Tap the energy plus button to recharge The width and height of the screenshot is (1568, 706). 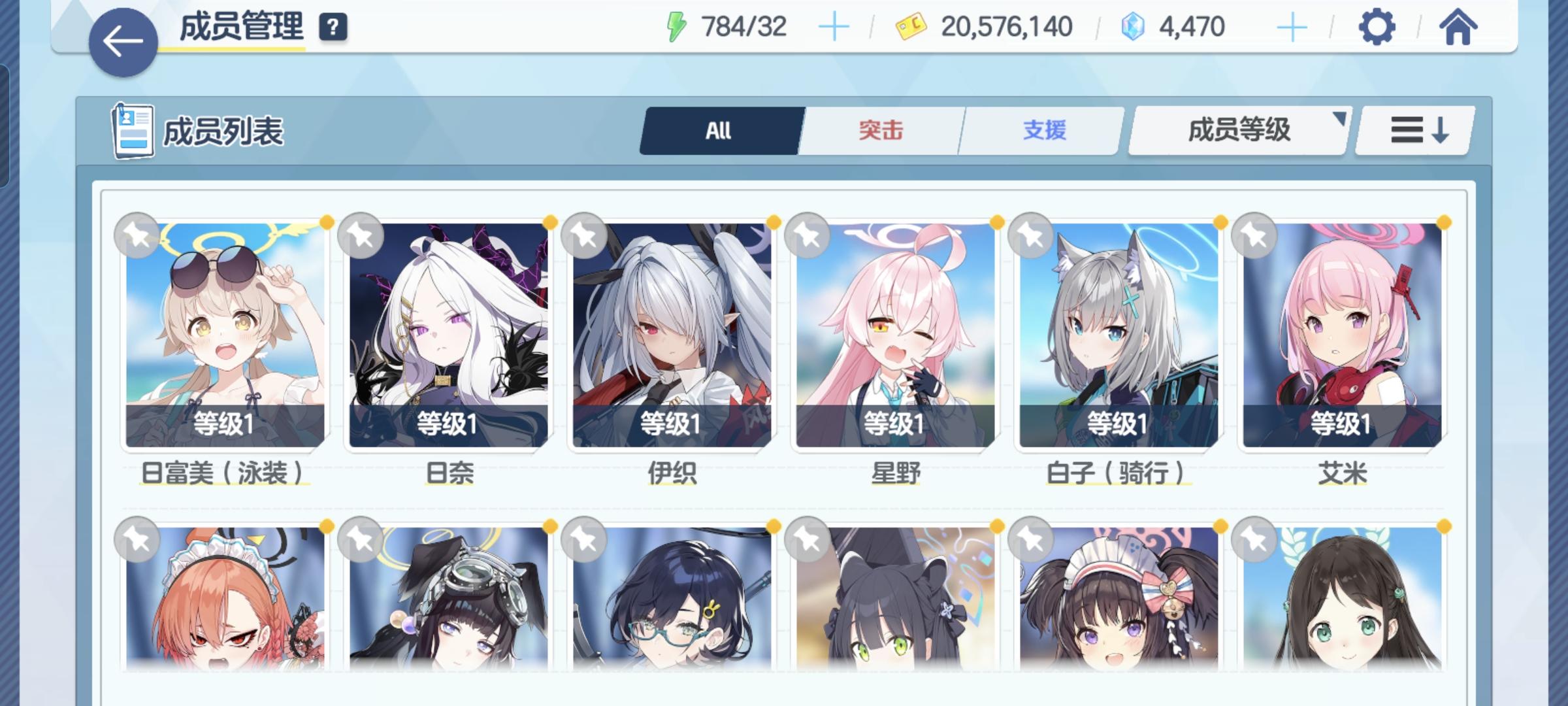click(x=835, y=27)
